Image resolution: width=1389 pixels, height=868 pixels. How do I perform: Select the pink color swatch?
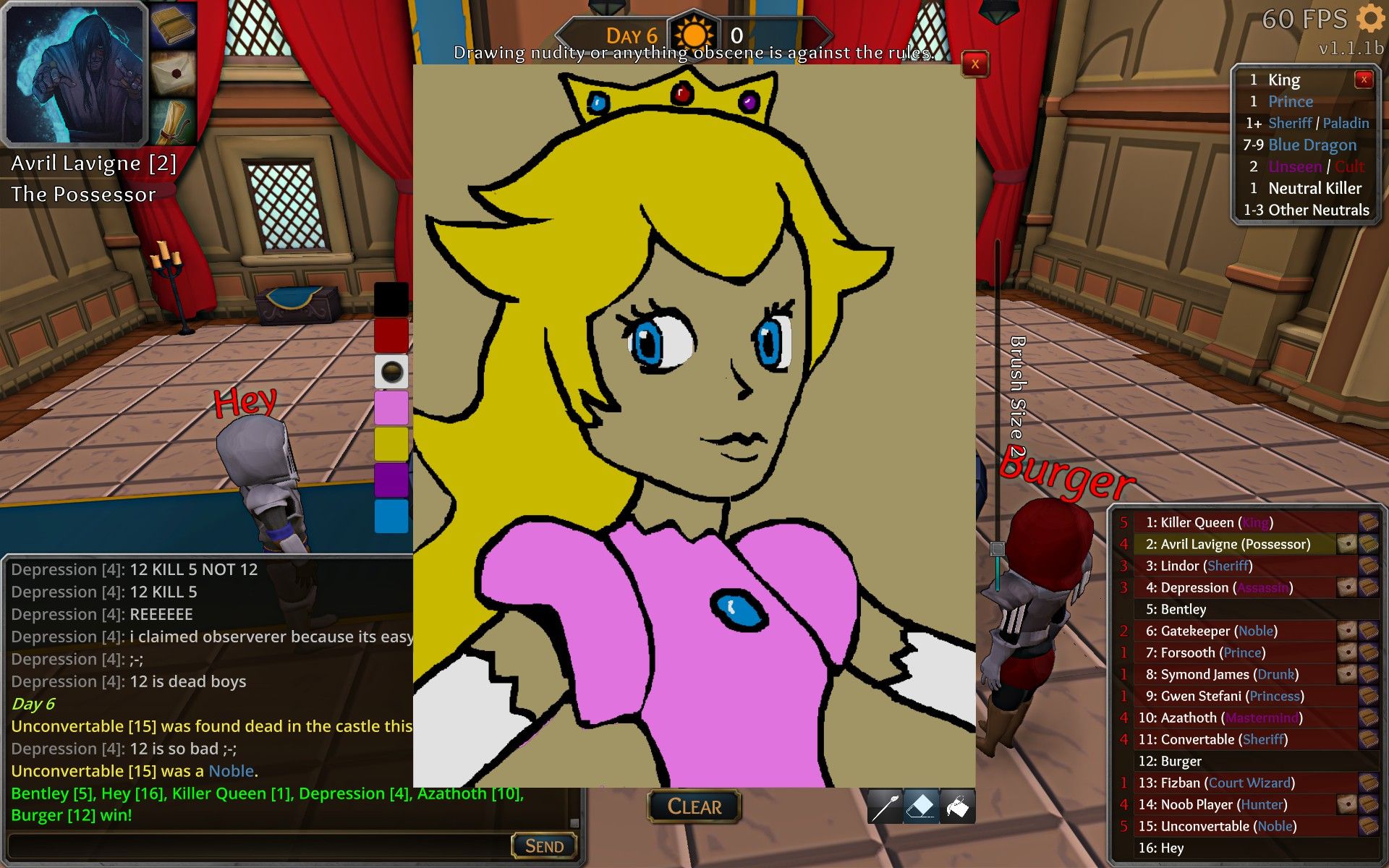click(x=391, y=409)
